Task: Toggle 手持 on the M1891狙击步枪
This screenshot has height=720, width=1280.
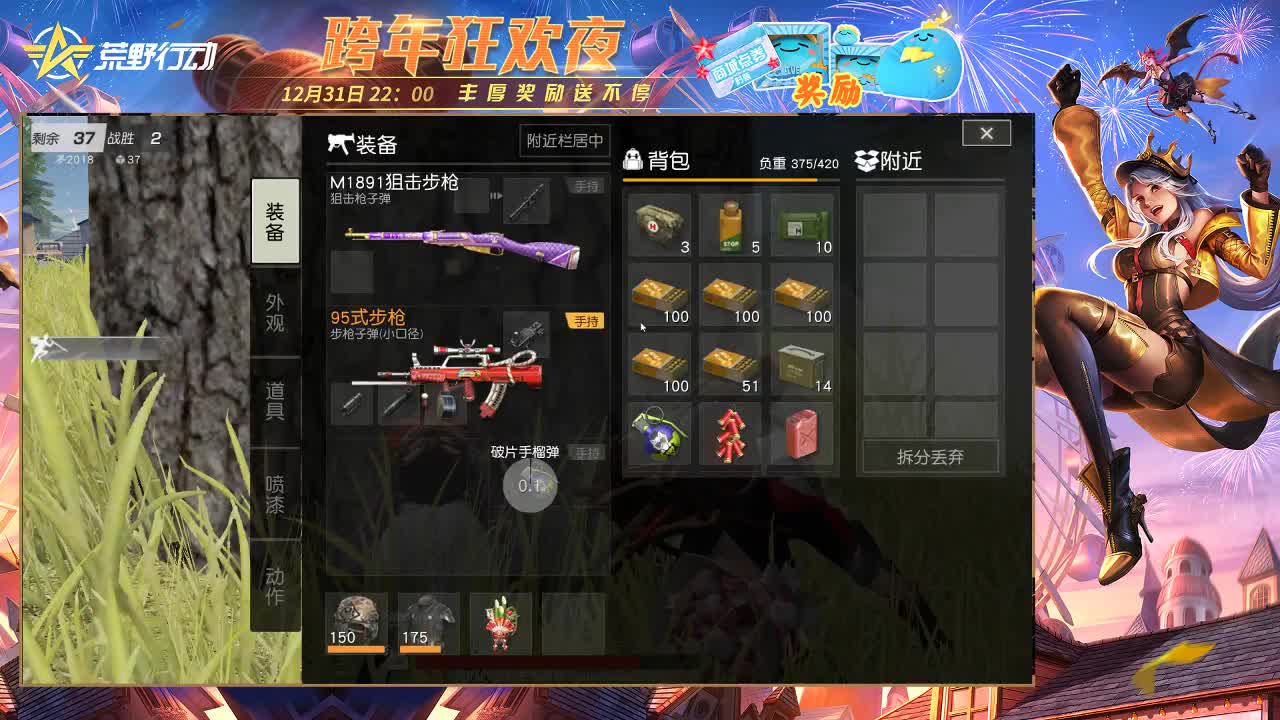Action: [586, 185]
